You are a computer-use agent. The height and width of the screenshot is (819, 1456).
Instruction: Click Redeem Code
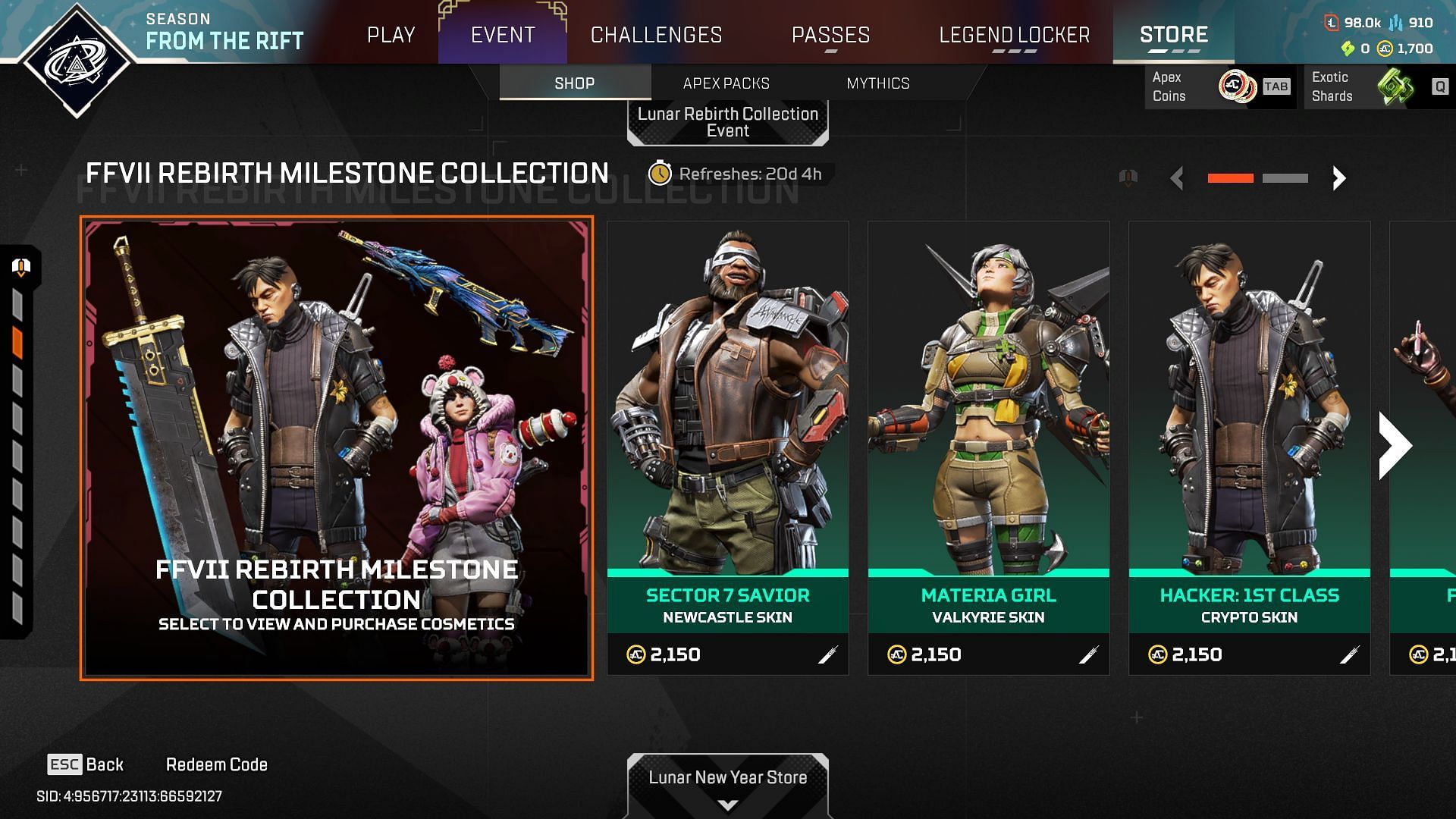coord(216,764)
